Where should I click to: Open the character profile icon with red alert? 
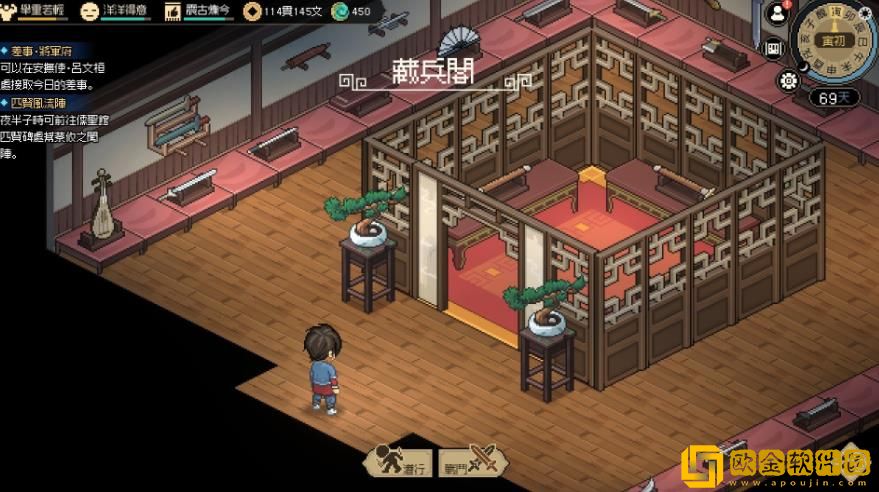pyautogui.click(x=776, y=14)
